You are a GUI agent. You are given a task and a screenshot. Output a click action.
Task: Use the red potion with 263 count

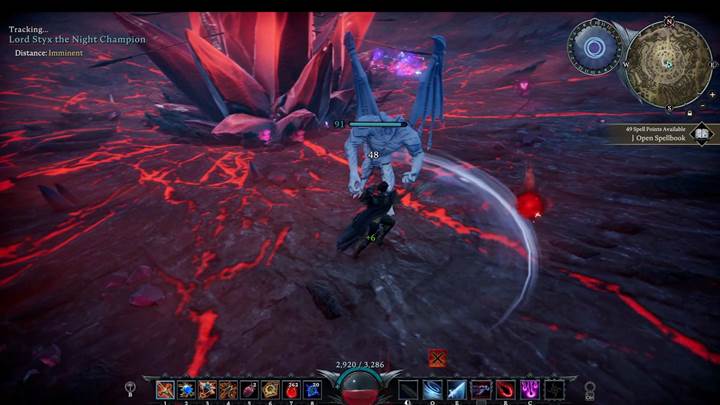click(x=293, y=390)
